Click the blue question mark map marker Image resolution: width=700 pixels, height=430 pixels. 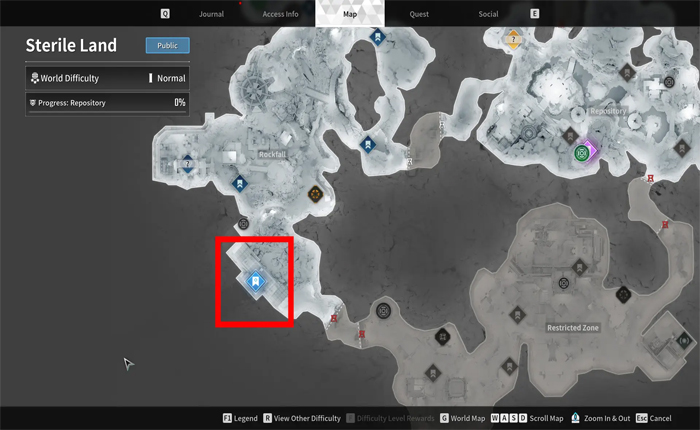click(x=187, y=165)
